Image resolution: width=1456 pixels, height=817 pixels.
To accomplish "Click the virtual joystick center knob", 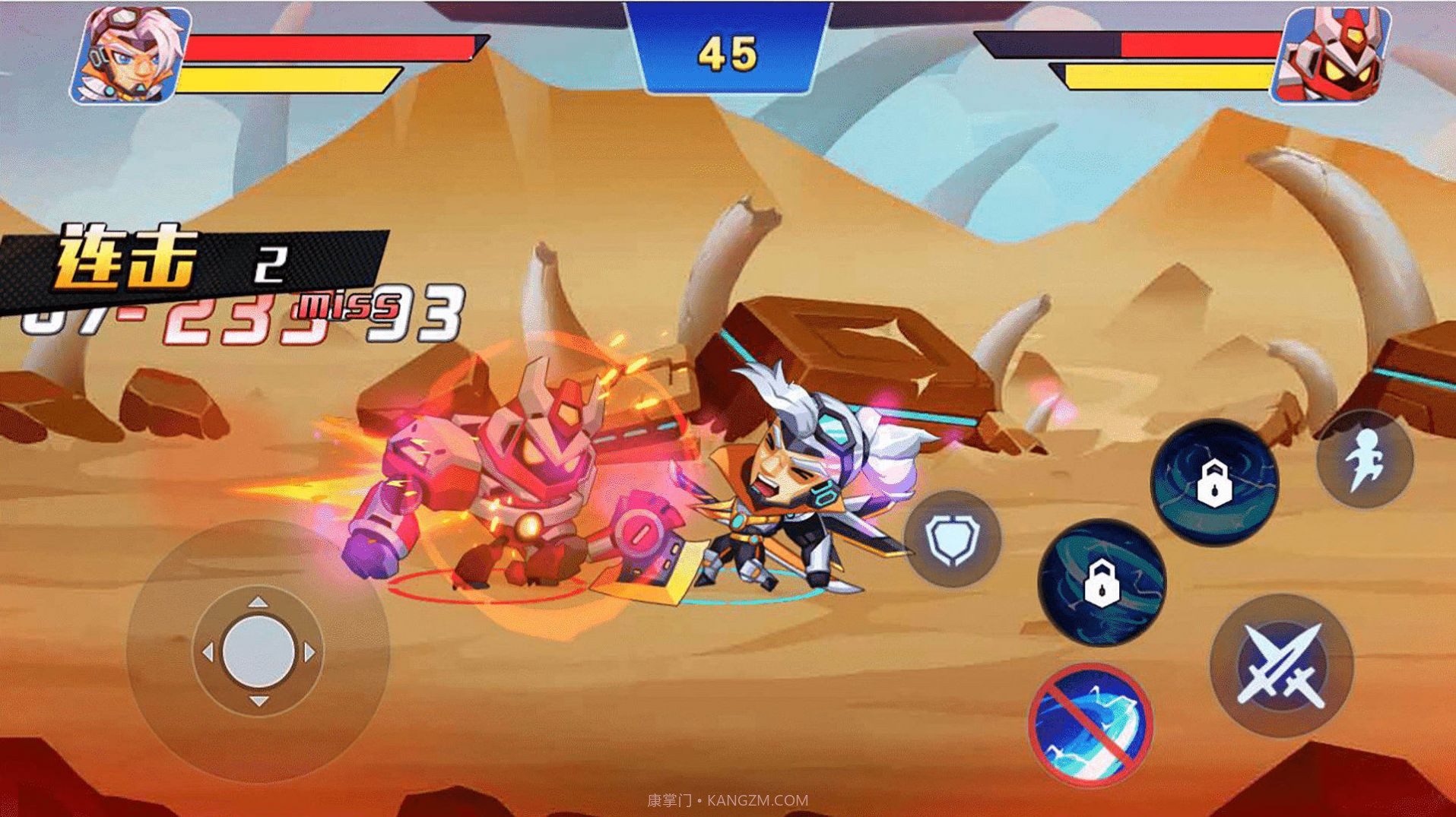I will pos(259,652).
